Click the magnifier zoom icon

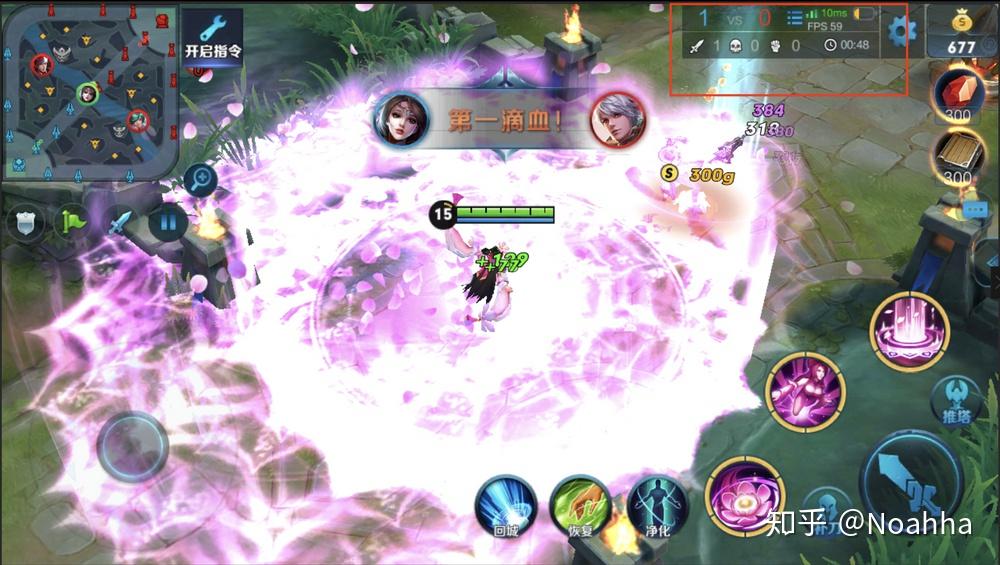[x=201, y=180]
